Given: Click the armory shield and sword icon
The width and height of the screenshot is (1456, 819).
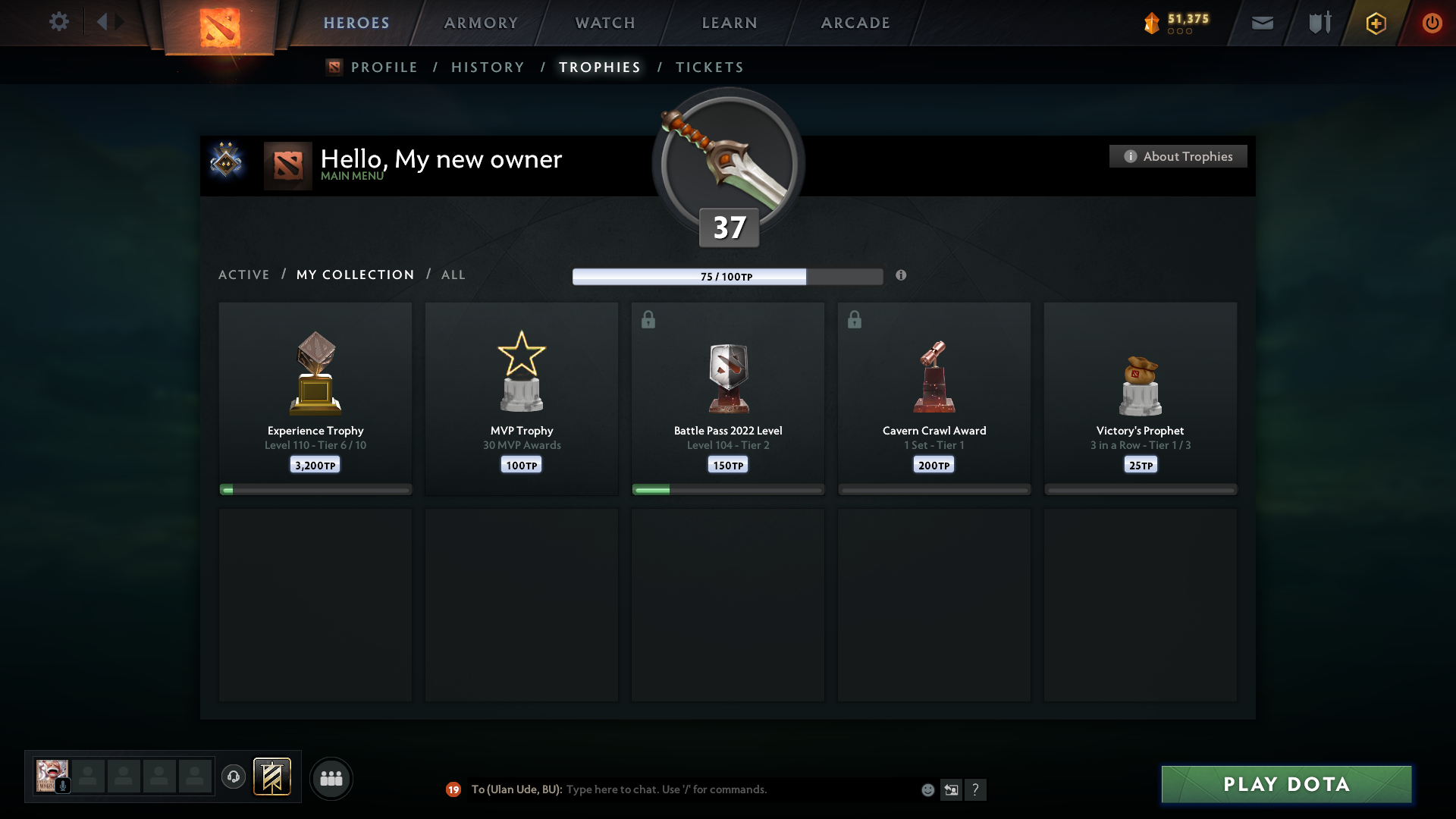Looking at the screenshot, I should pyautogui.click(x=1319, y=23).
